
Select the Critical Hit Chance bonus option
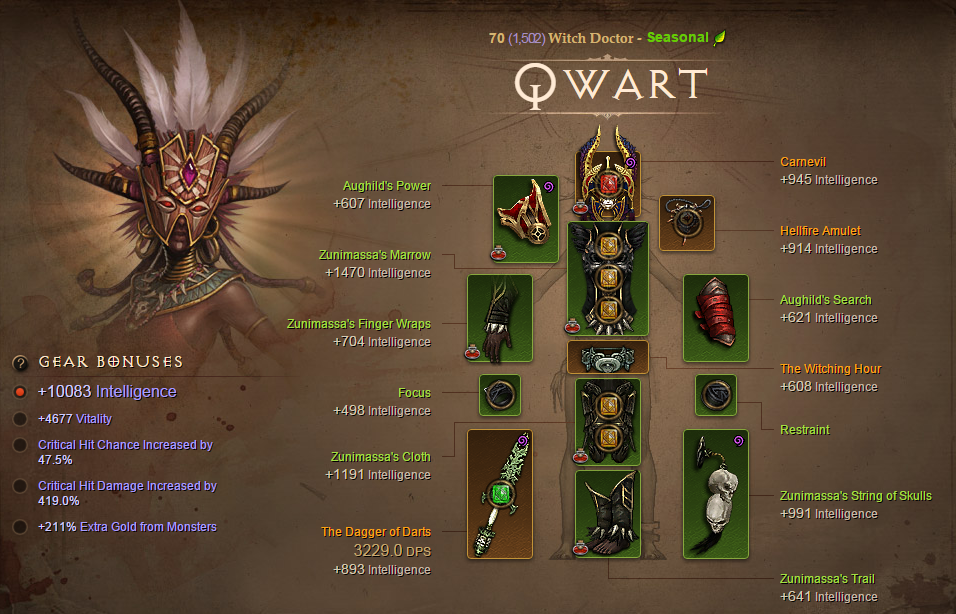pos(20,445)
